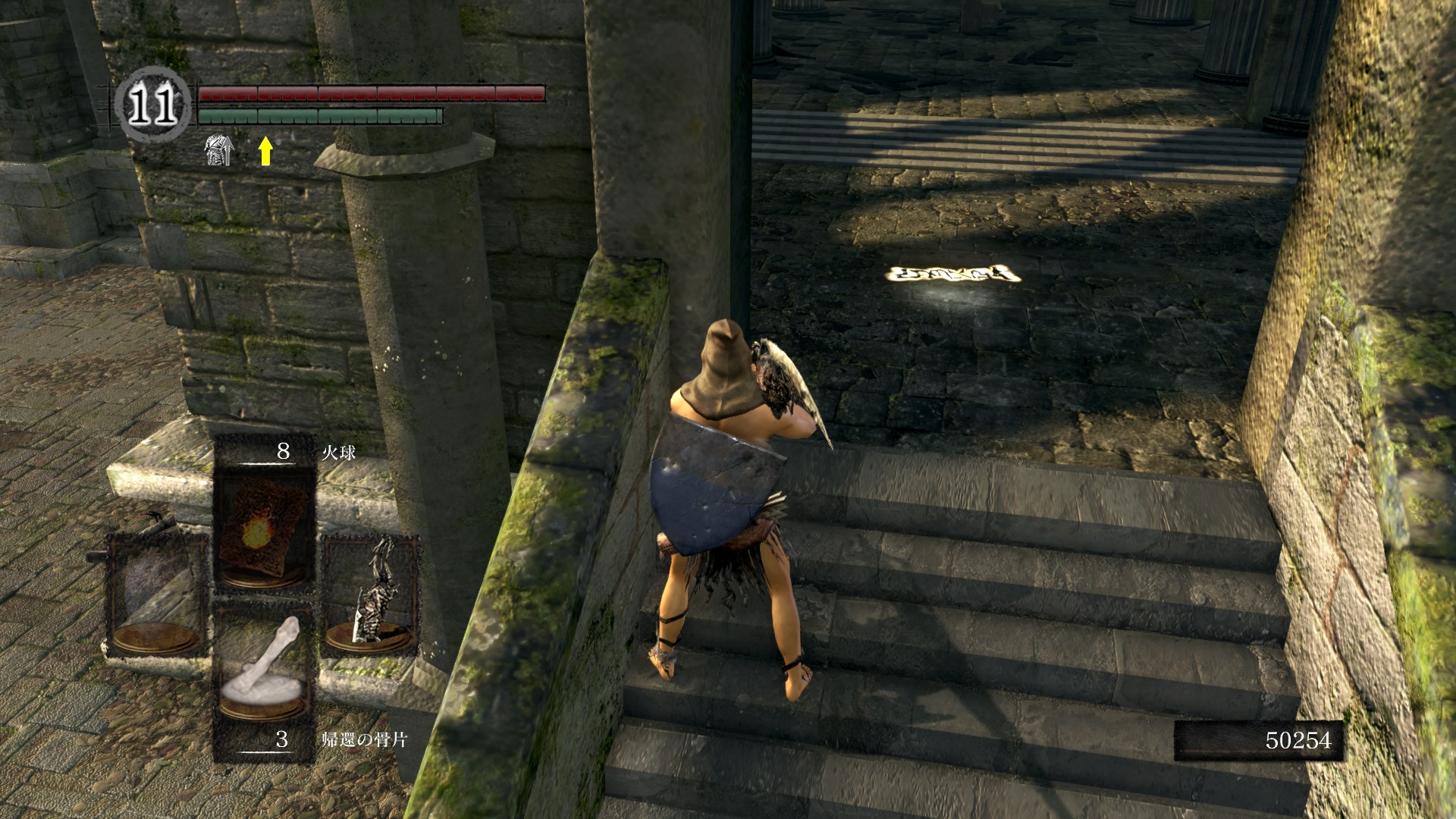Inspect the armor buff status icon
Viewport: 1456px width, 819px height.
pos(220,151)
